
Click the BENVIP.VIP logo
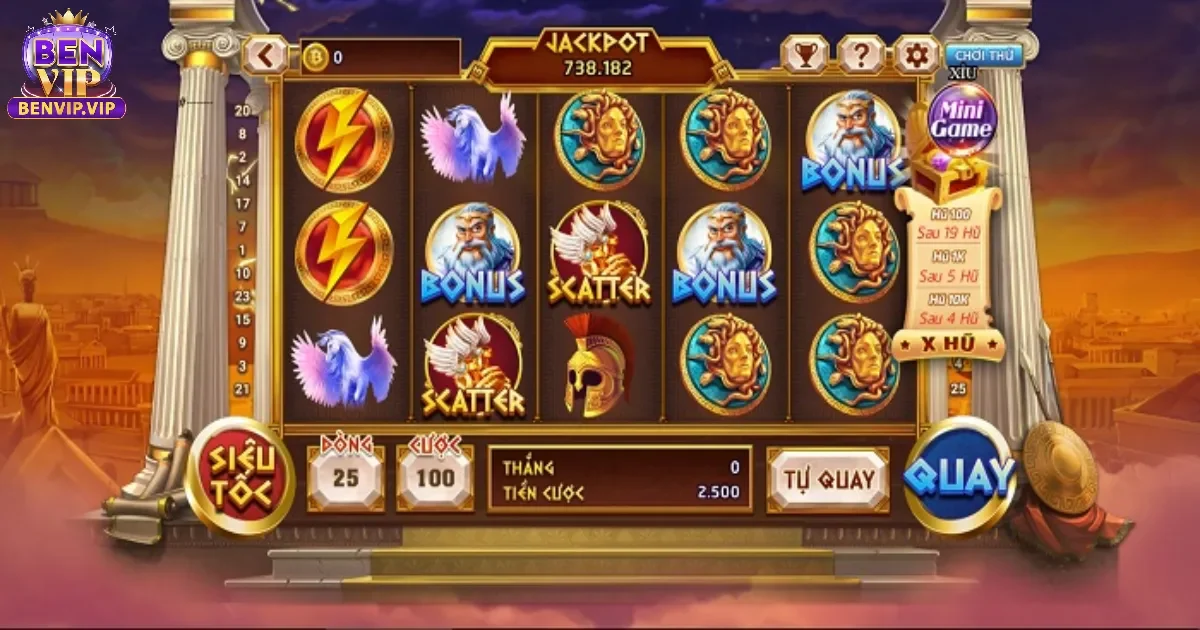tap(67, 68)
